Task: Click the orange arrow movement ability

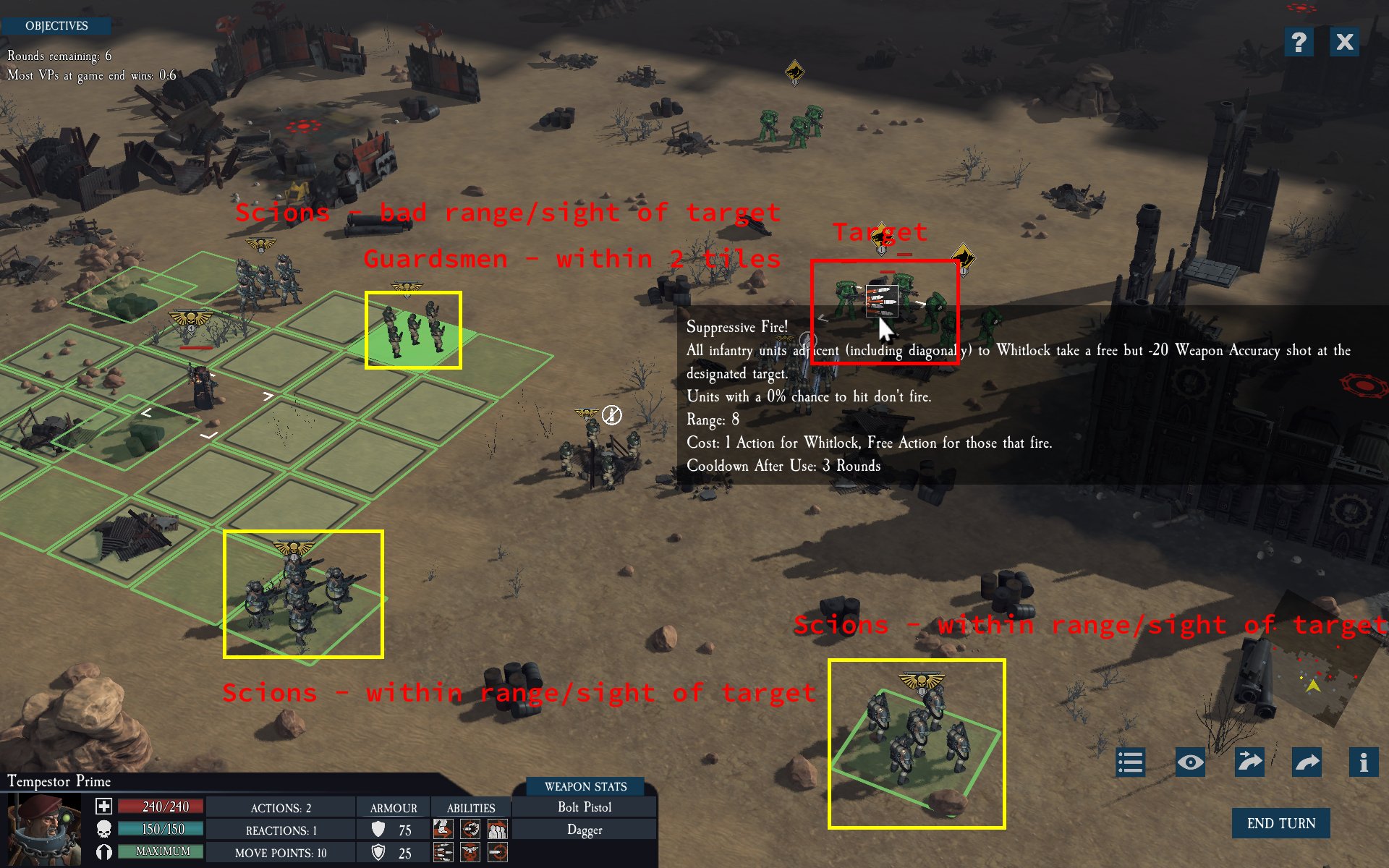Action: tap(443, 828)
